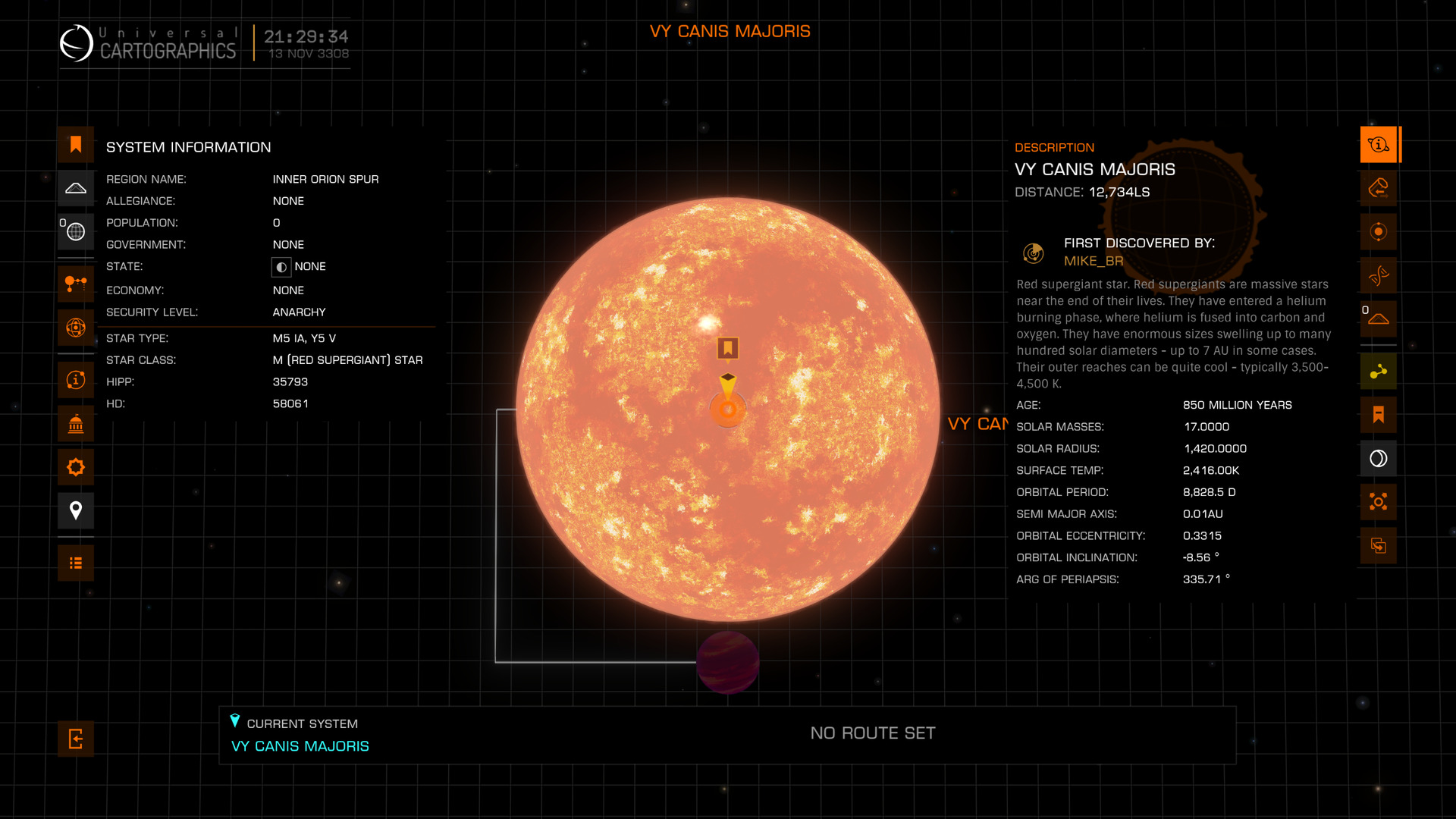Open the bookmarks panel on the left sidebar
This screenshot has height=819, width=1456.
click(76, 145)
